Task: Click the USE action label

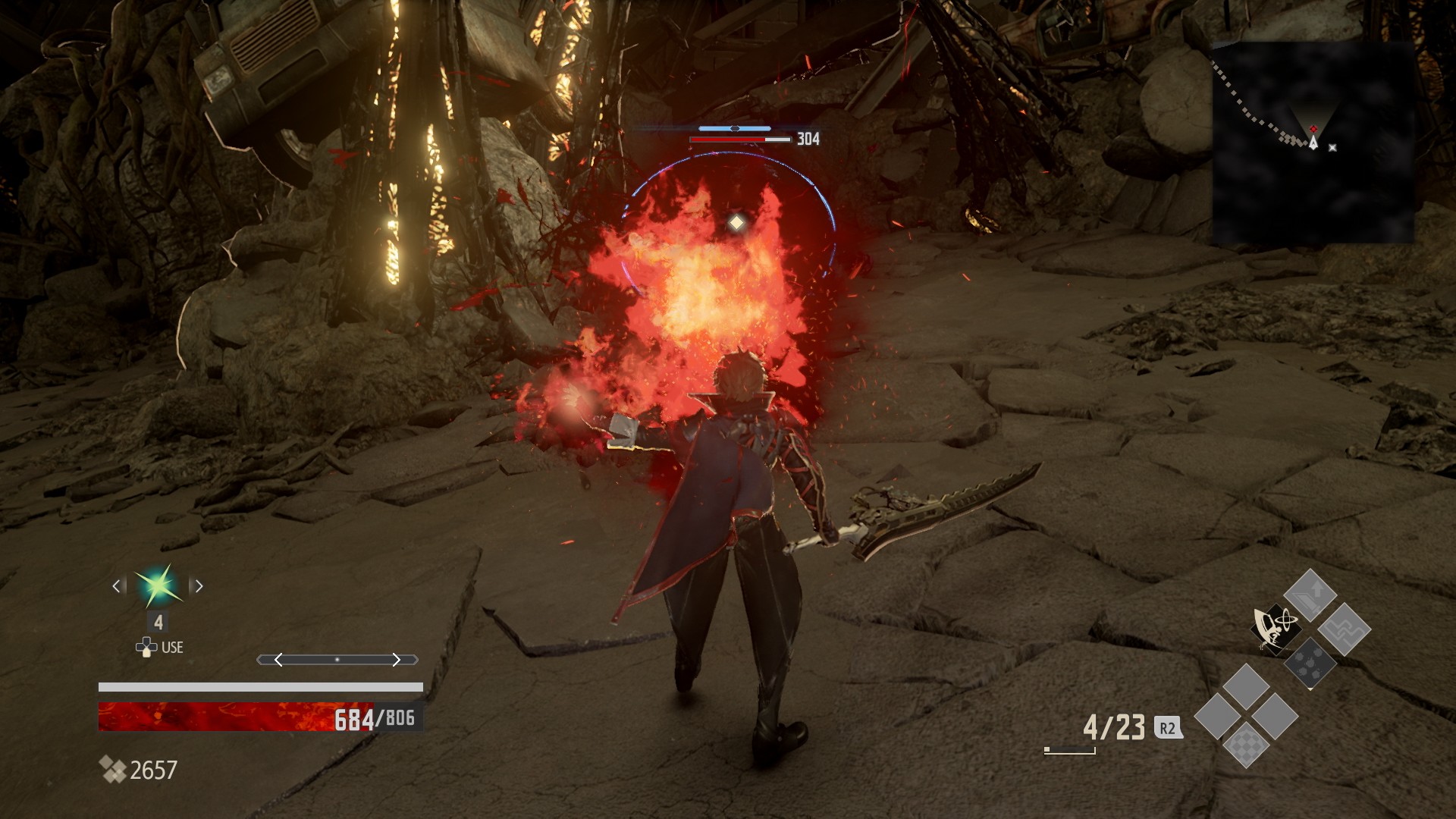Action: [172, 647]
